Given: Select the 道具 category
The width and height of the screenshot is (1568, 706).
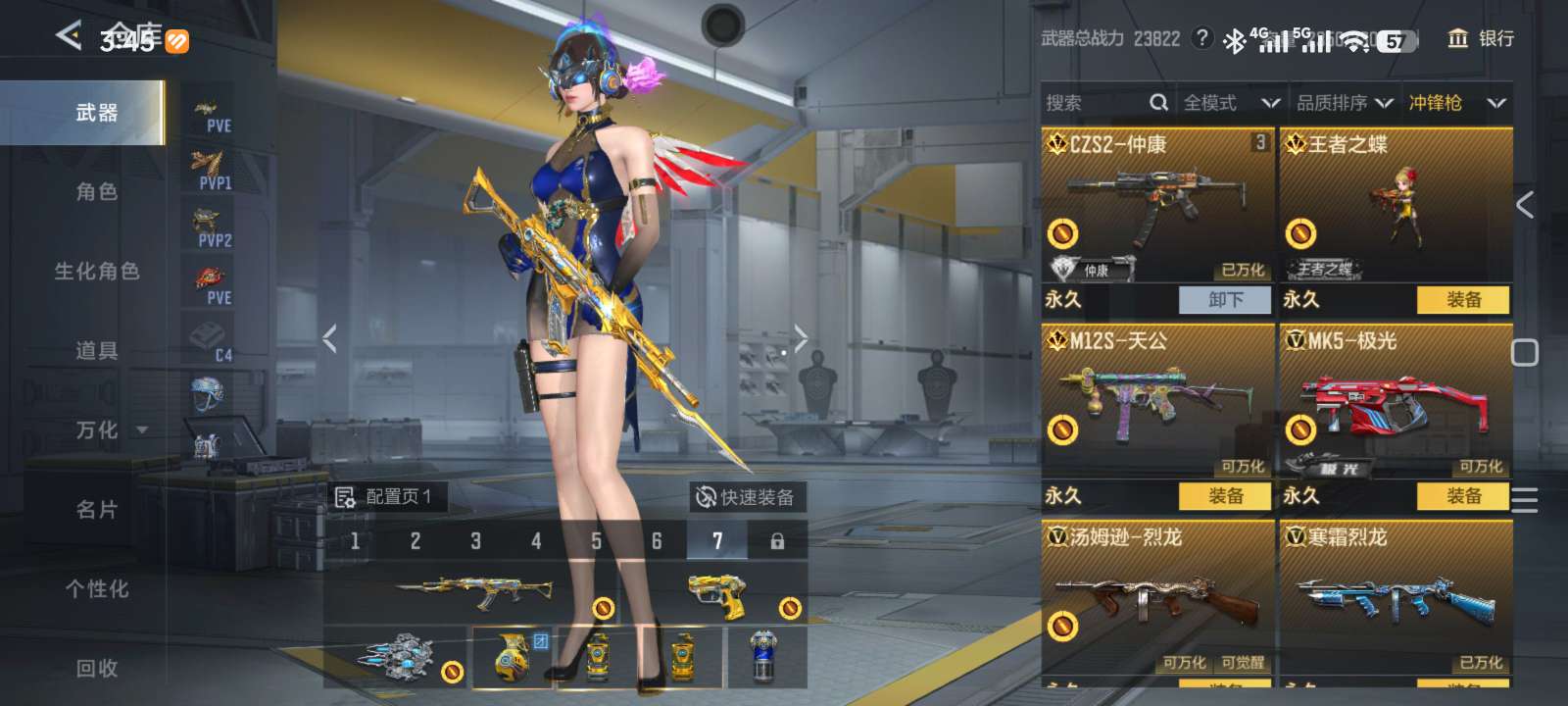Looking at the screenshot, I should [96, 351].
